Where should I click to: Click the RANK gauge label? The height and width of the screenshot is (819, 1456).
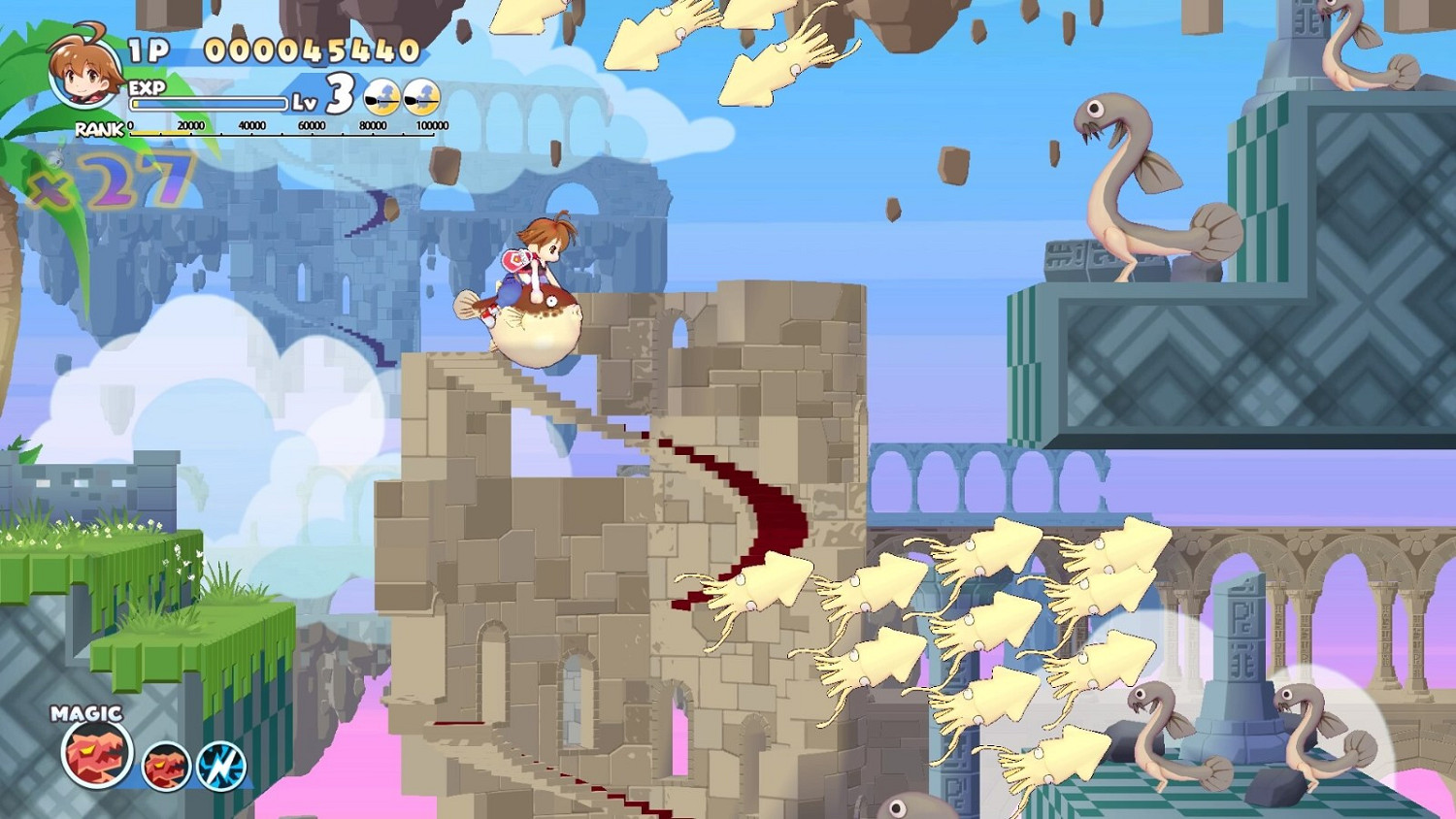(96, 130)
